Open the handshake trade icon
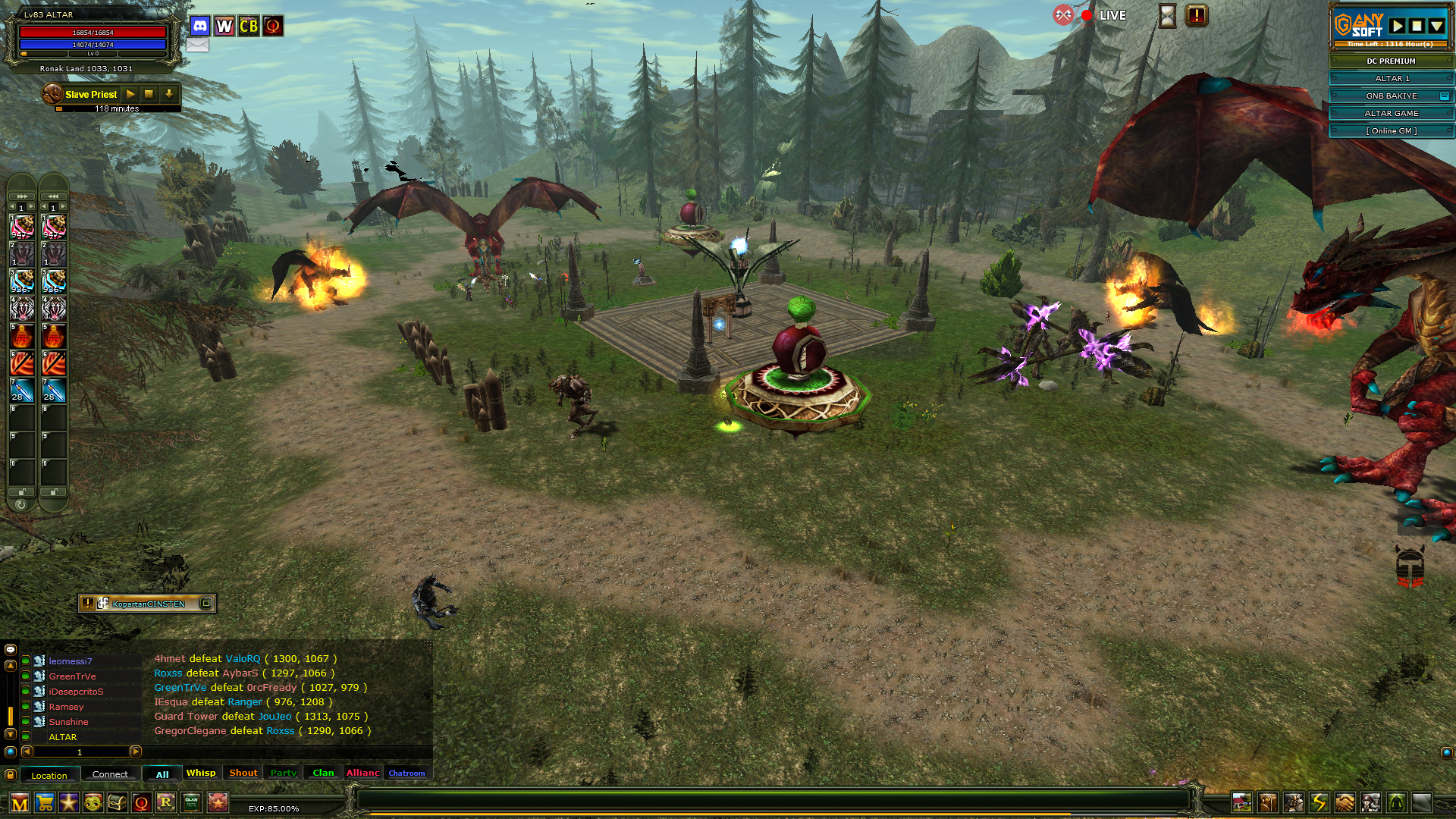 click(x=1345, y=802)
